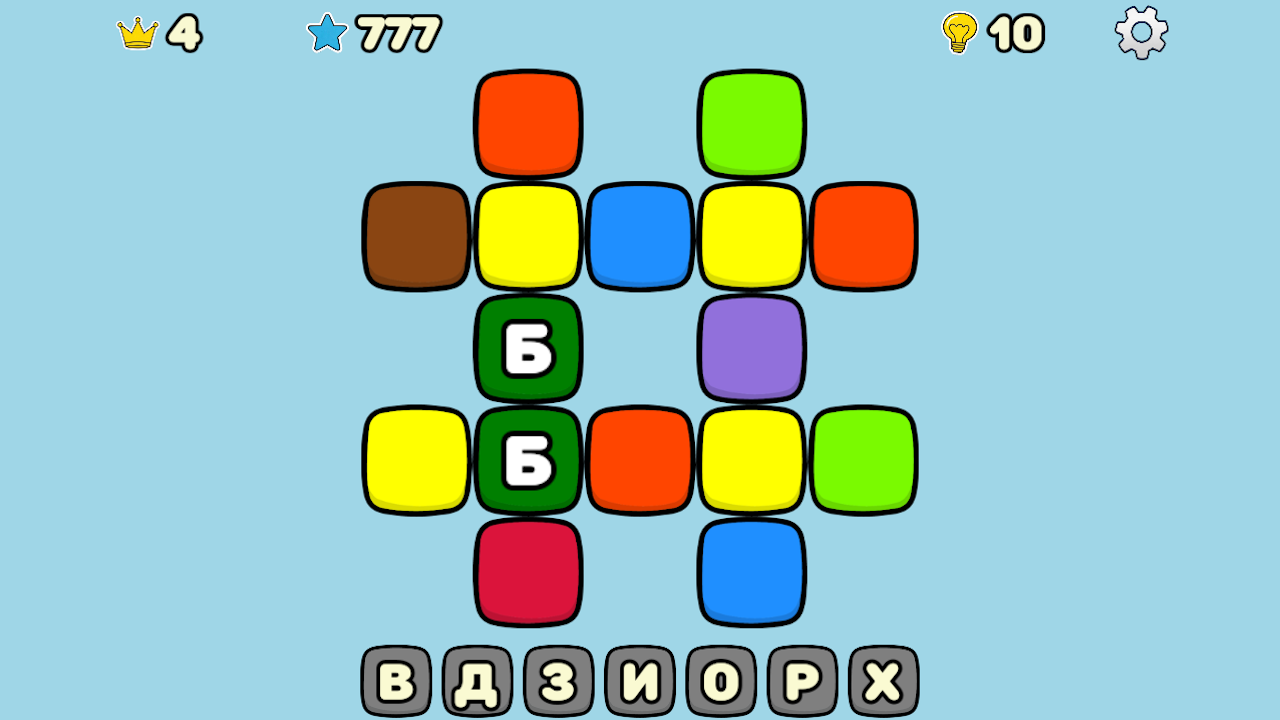Click the purple tile
The image size is (1280, 720).
(751, 348)
